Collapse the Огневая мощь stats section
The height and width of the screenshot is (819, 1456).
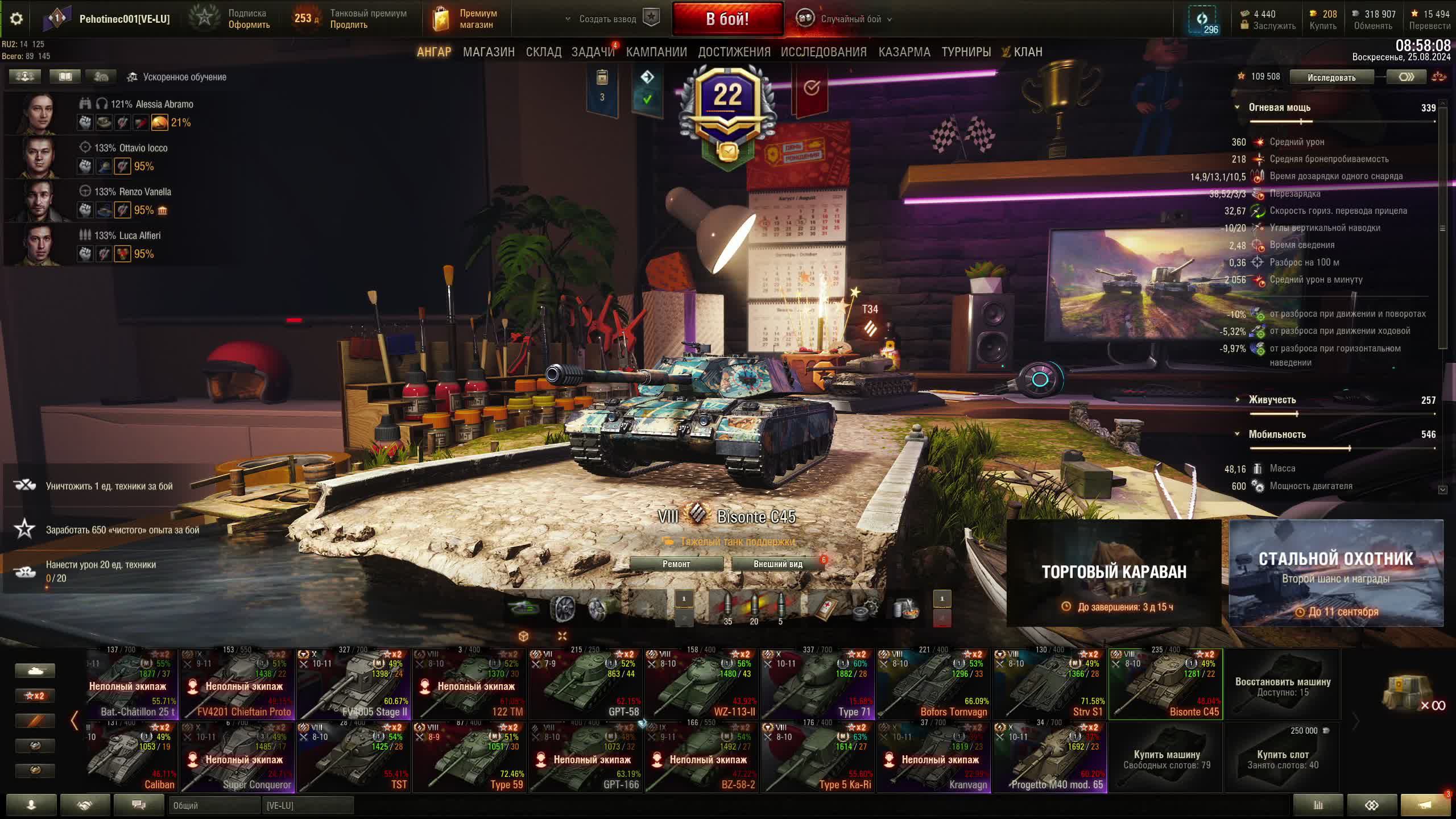click(x=1237, y=107)
